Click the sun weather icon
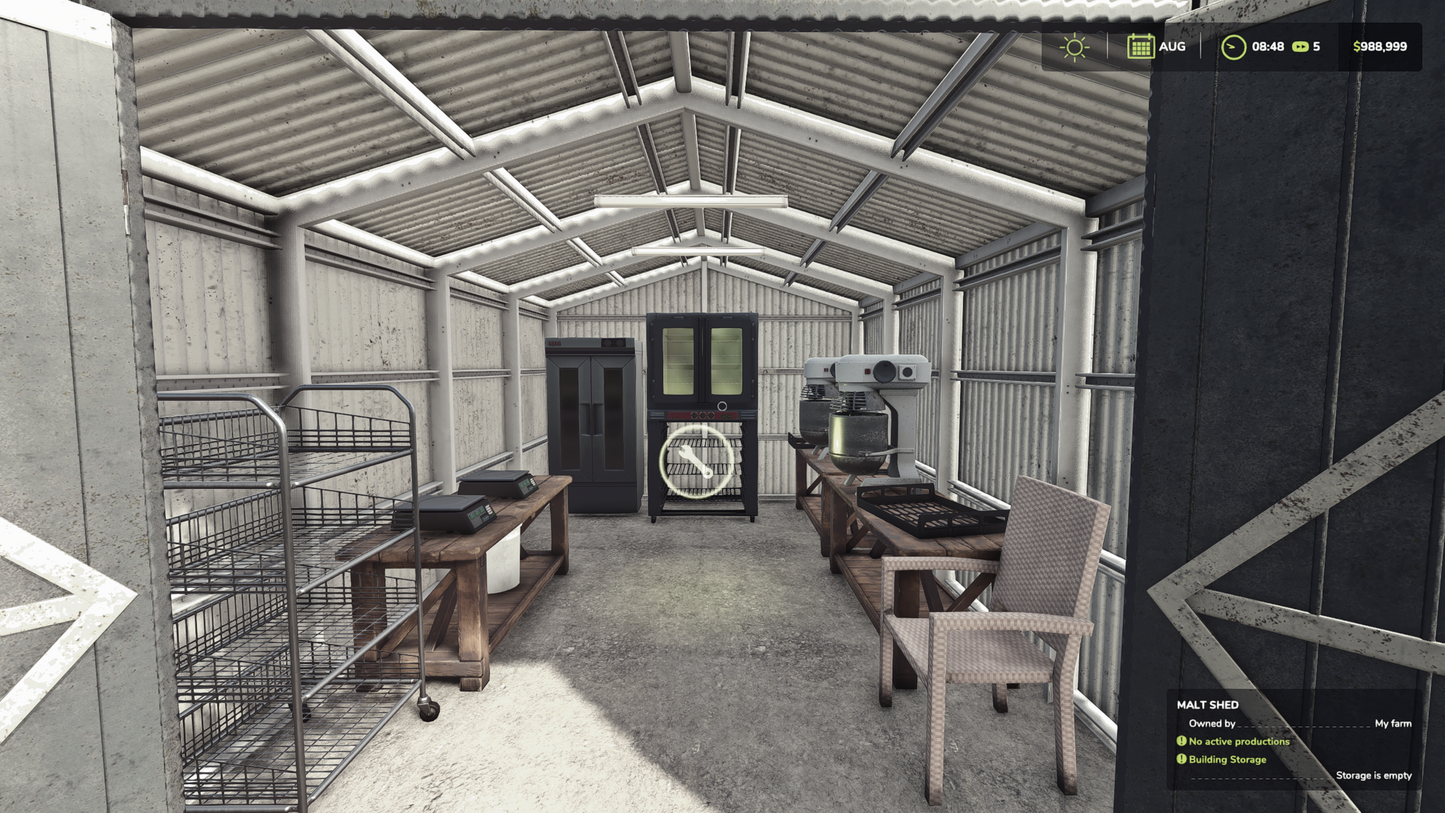This screenshot has width=1445, height=813. 1074,46
